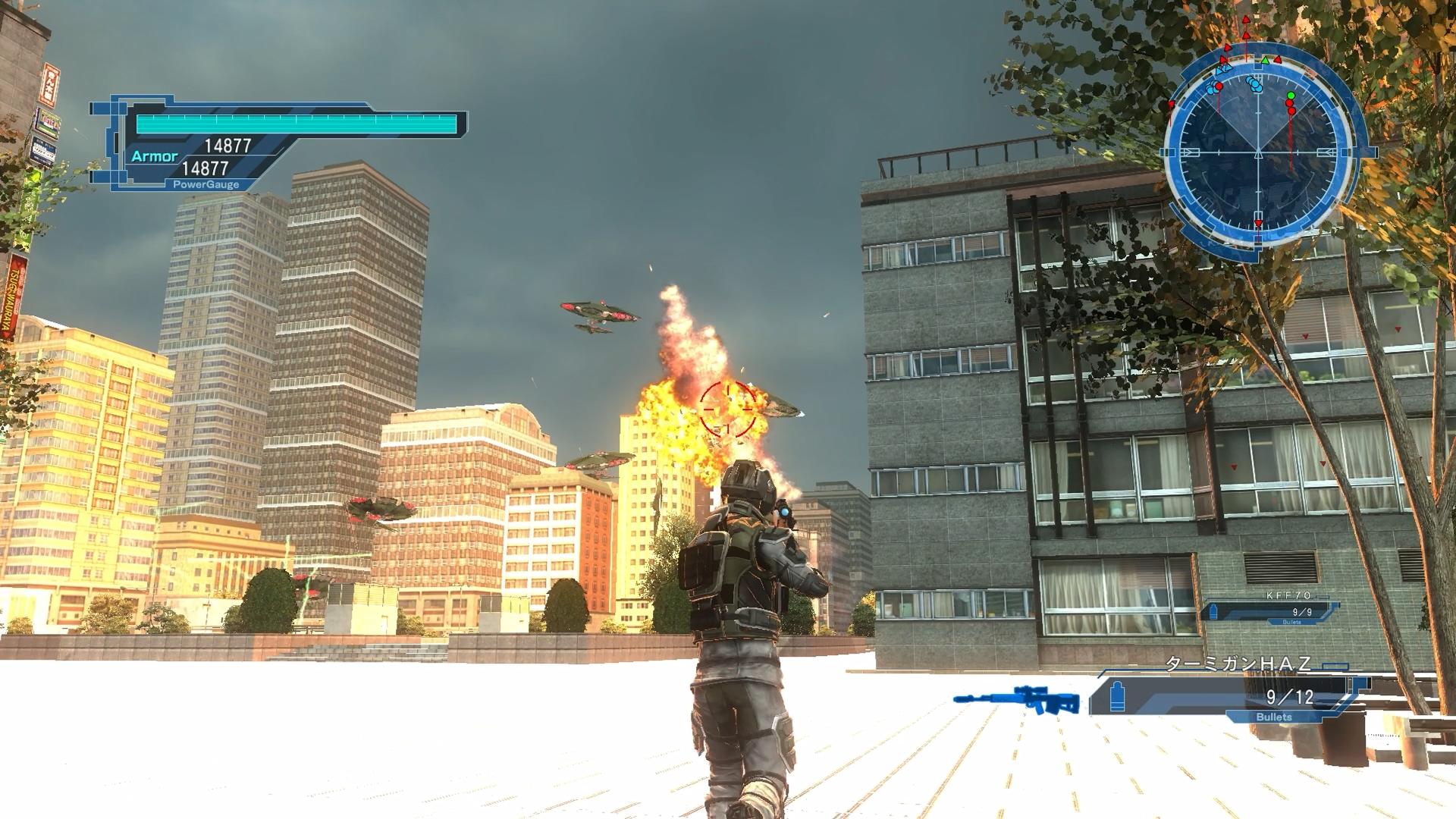Click the circular radar minimap
1456x819 pixels.
[x=1259, y=152]
